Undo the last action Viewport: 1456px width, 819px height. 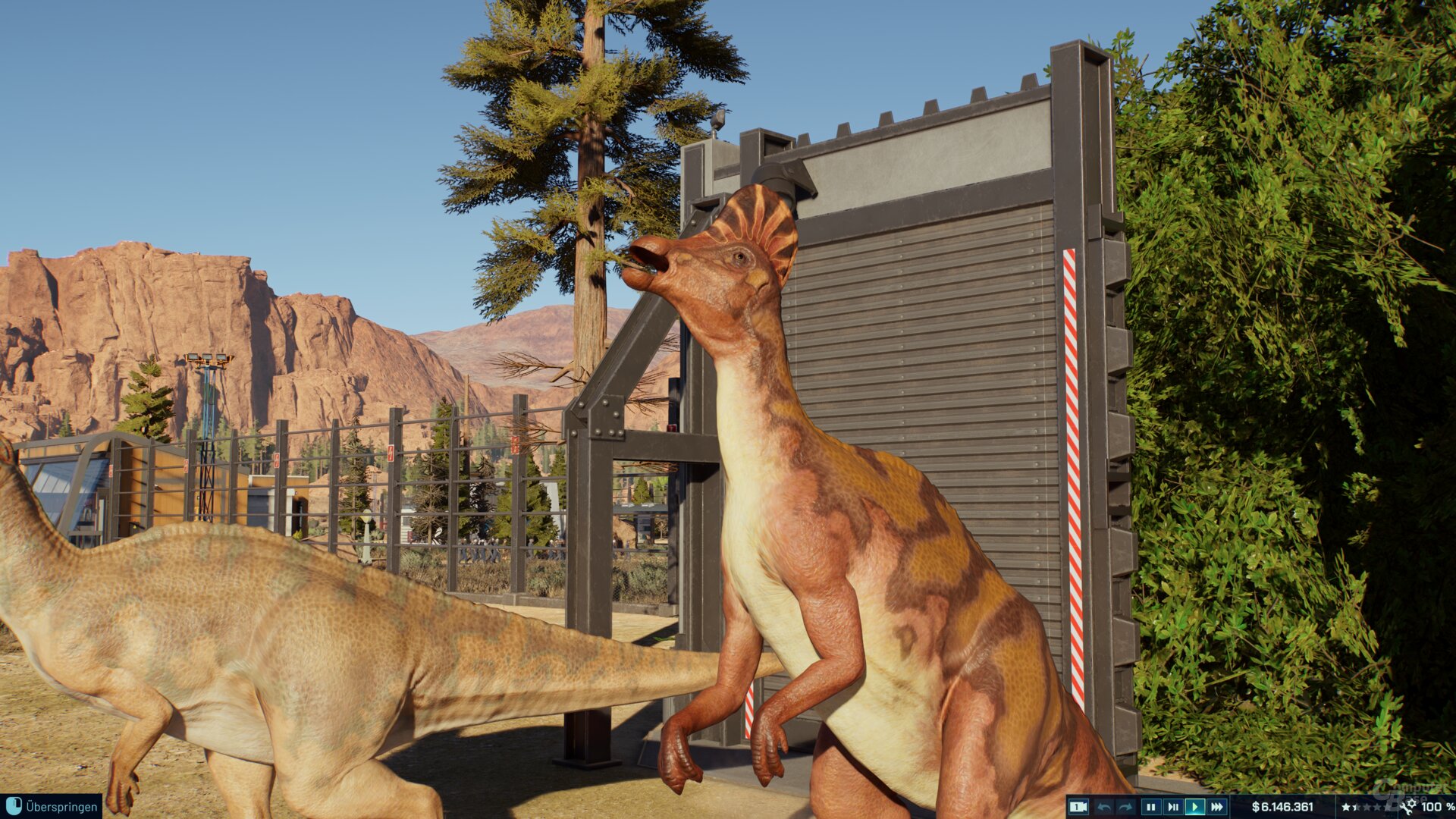[x=1104, y=807]
